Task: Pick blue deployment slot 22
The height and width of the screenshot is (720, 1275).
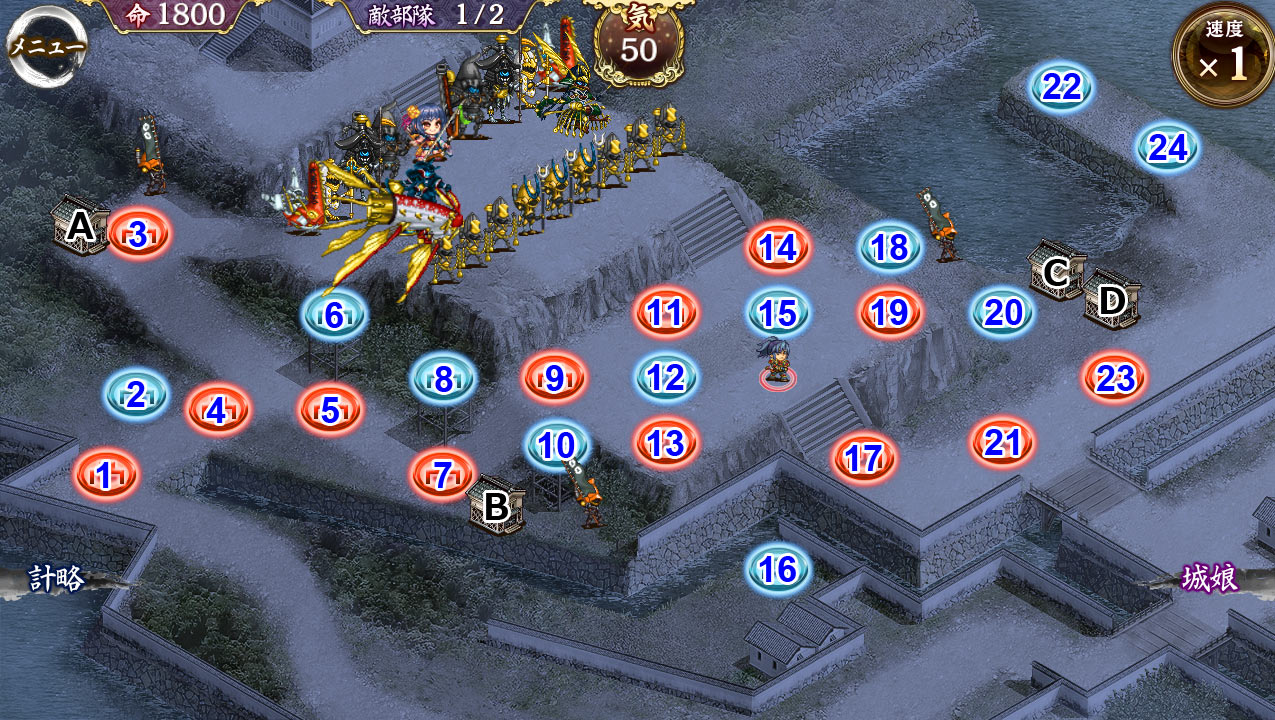Action: click(x=1062, y=88)
